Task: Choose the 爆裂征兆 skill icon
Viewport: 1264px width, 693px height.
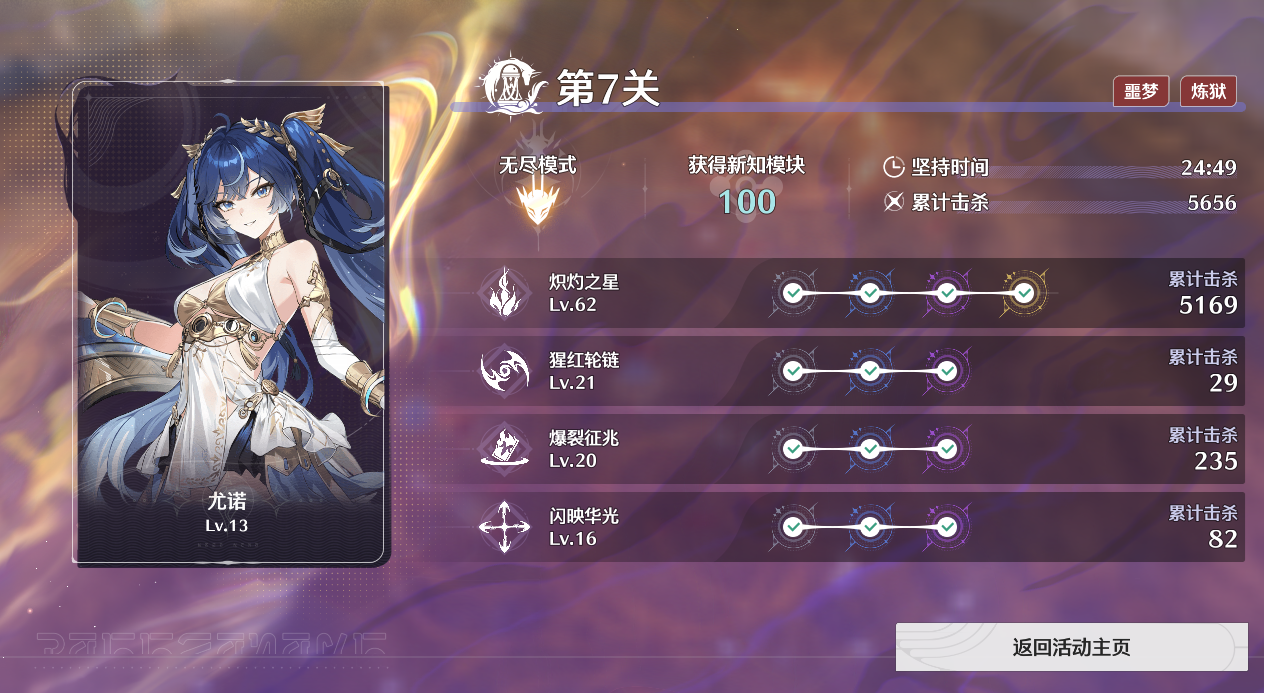Action: [505, 449]
